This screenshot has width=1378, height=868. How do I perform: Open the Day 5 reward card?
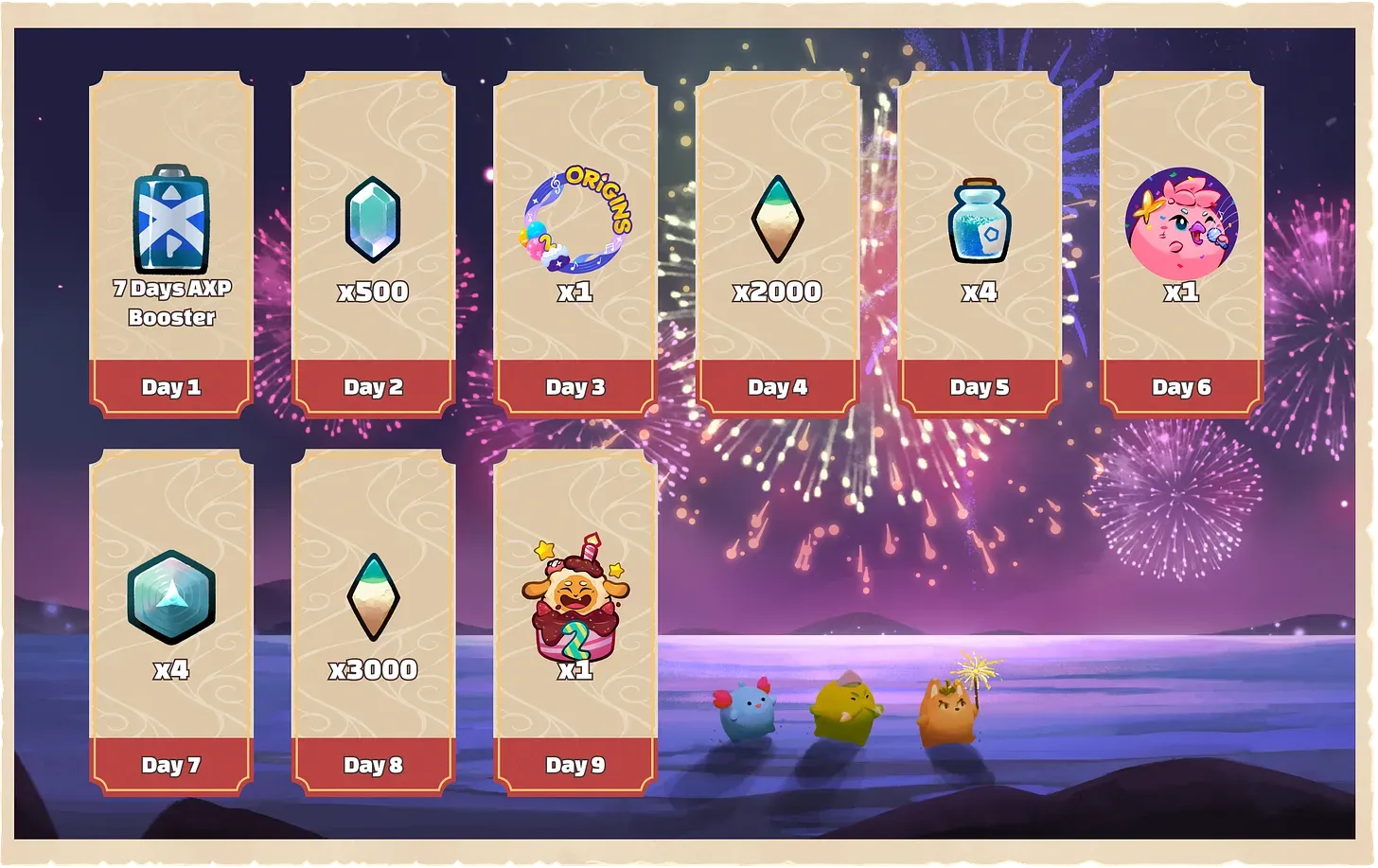(980, 241)
